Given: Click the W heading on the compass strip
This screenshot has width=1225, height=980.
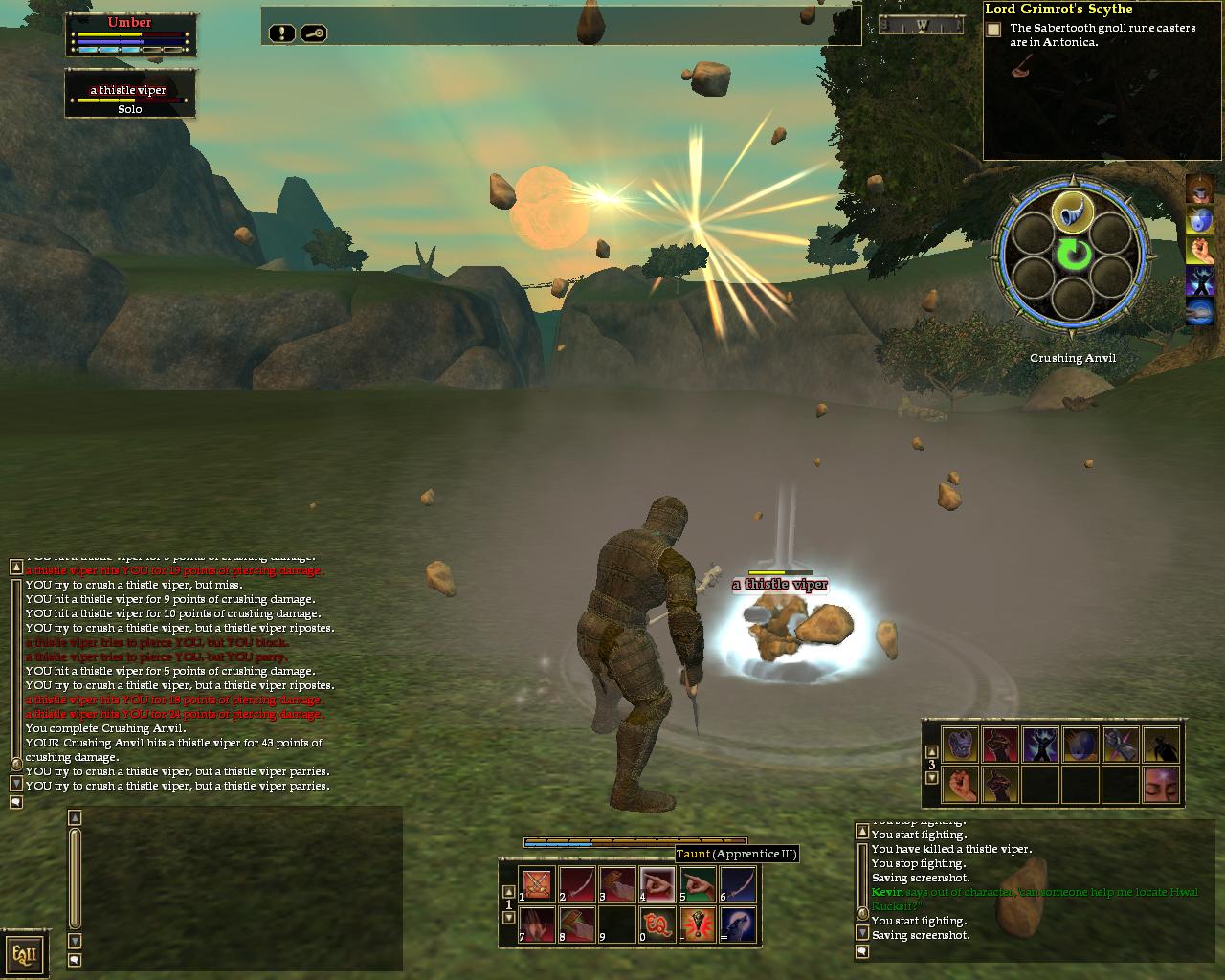Looking at the screenshot, I should pyautogui.click(x=920, y=25).
